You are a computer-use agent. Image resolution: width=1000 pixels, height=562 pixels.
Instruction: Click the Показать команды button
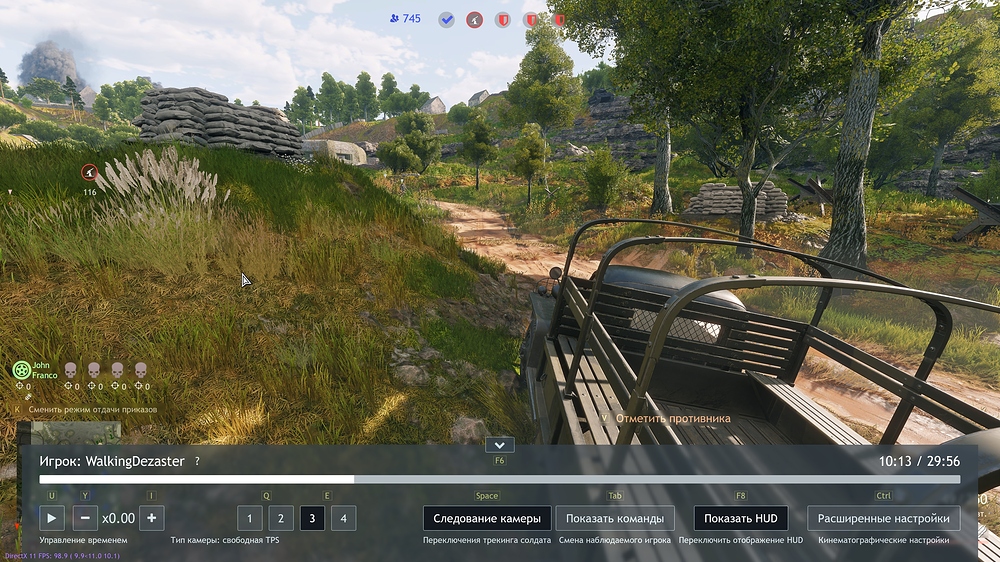614,518
